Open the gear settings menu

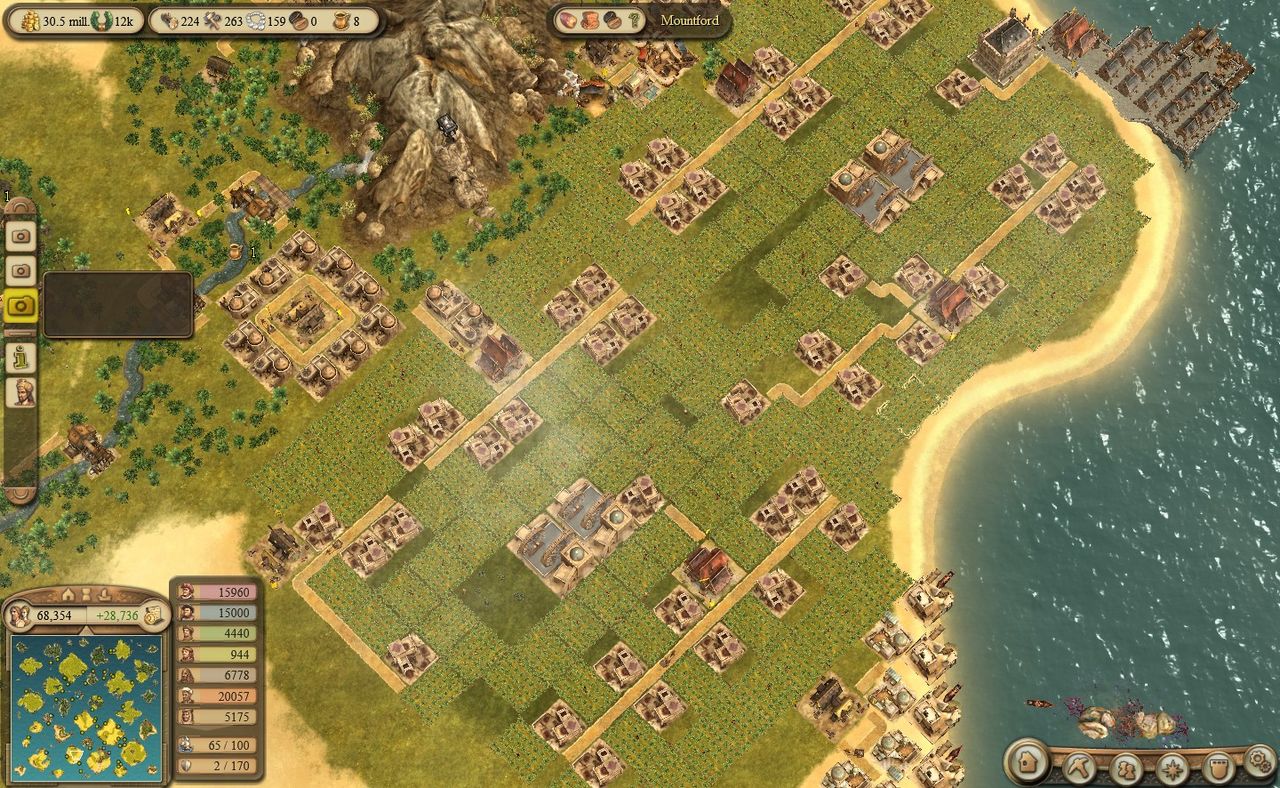click(x=1259, y=762)
